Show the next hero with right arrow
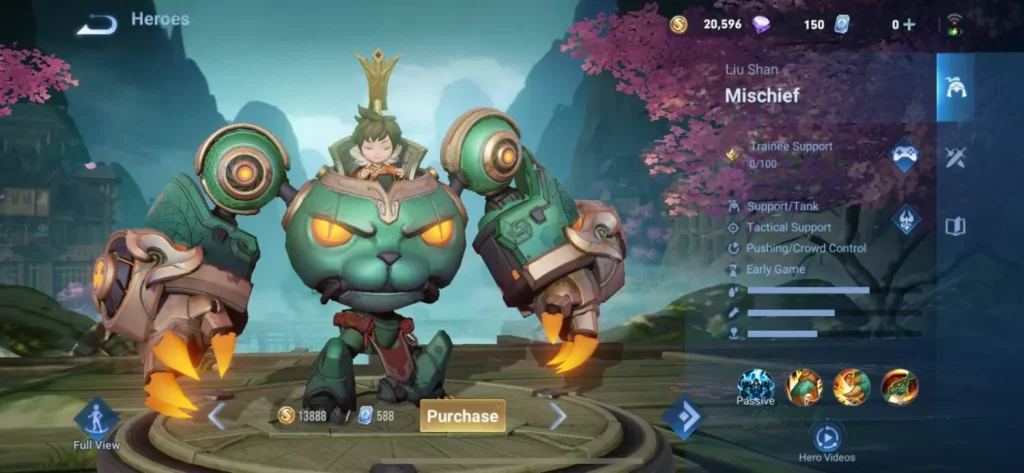Image resolution: width=1024 pixels, height=473 pixels. (557, 416)
